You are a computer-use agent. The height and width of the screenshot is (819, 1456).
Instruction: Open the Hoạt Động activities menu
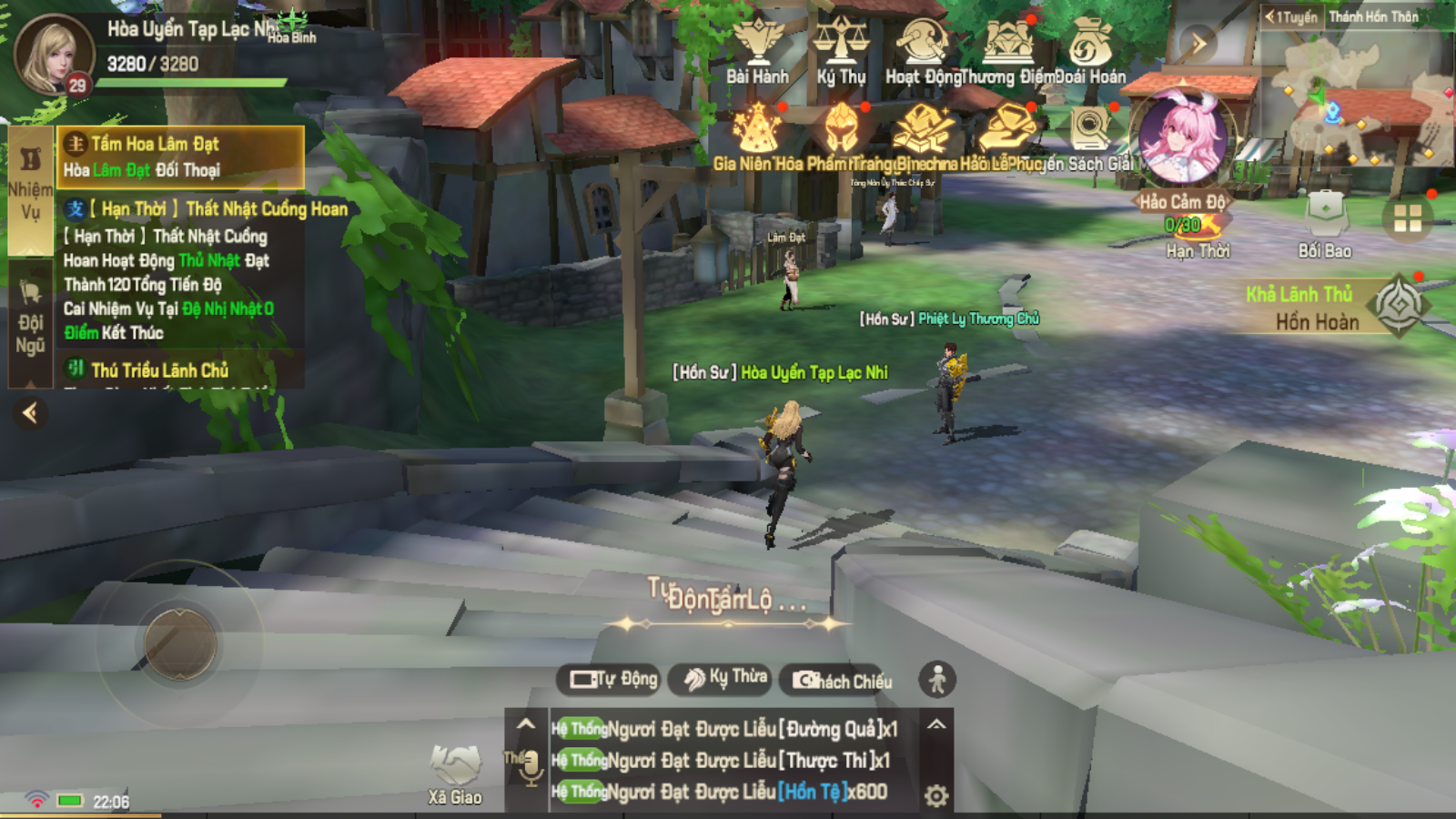(922, 51)
